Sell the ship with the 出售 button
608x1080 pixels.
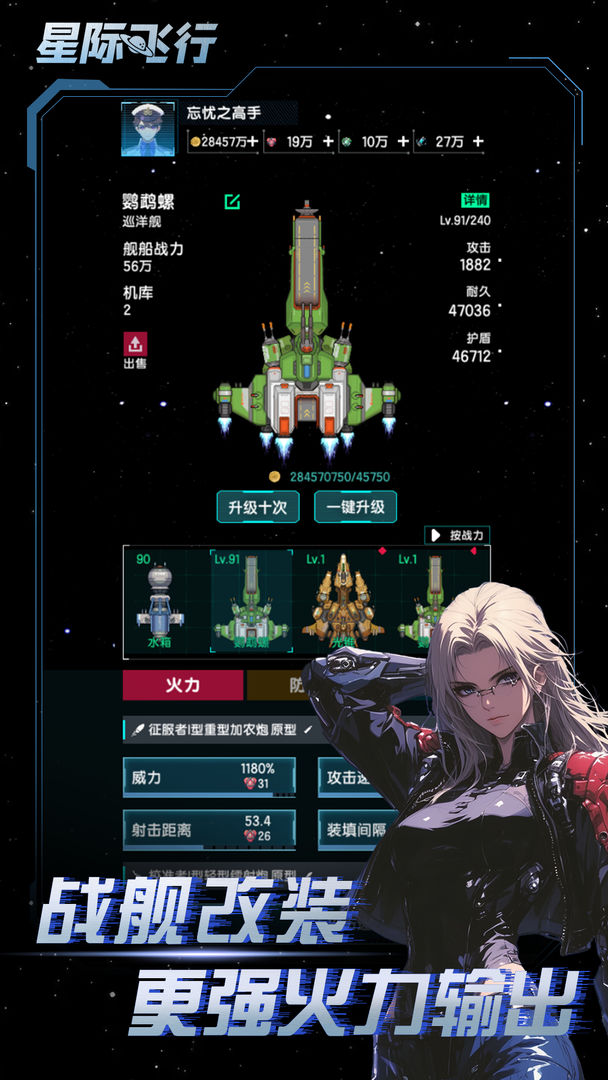click(x=135, y=350)
